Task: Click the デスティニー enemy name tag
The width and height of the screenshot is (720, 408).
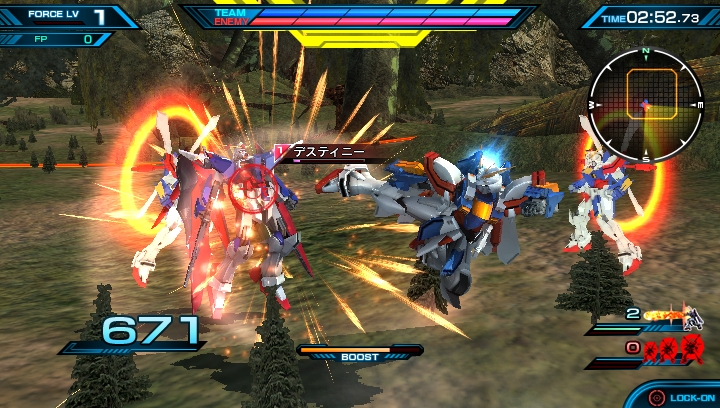Action: tap(329, 153)
